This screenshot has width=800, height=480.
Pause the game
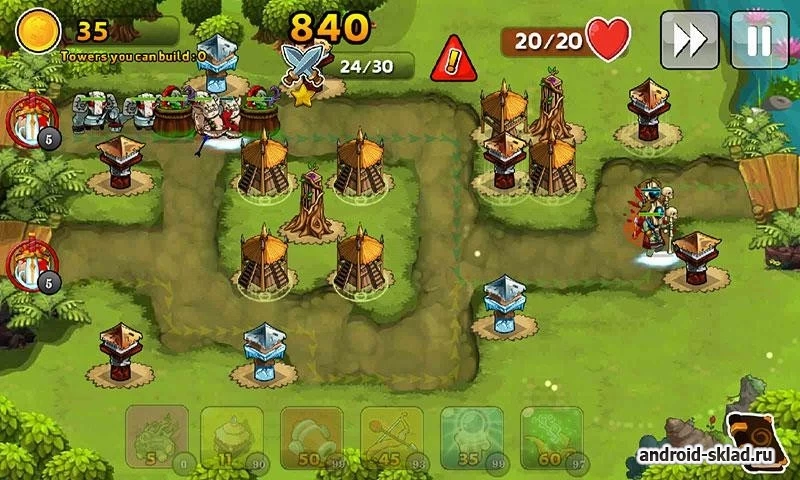pos(759,40)
